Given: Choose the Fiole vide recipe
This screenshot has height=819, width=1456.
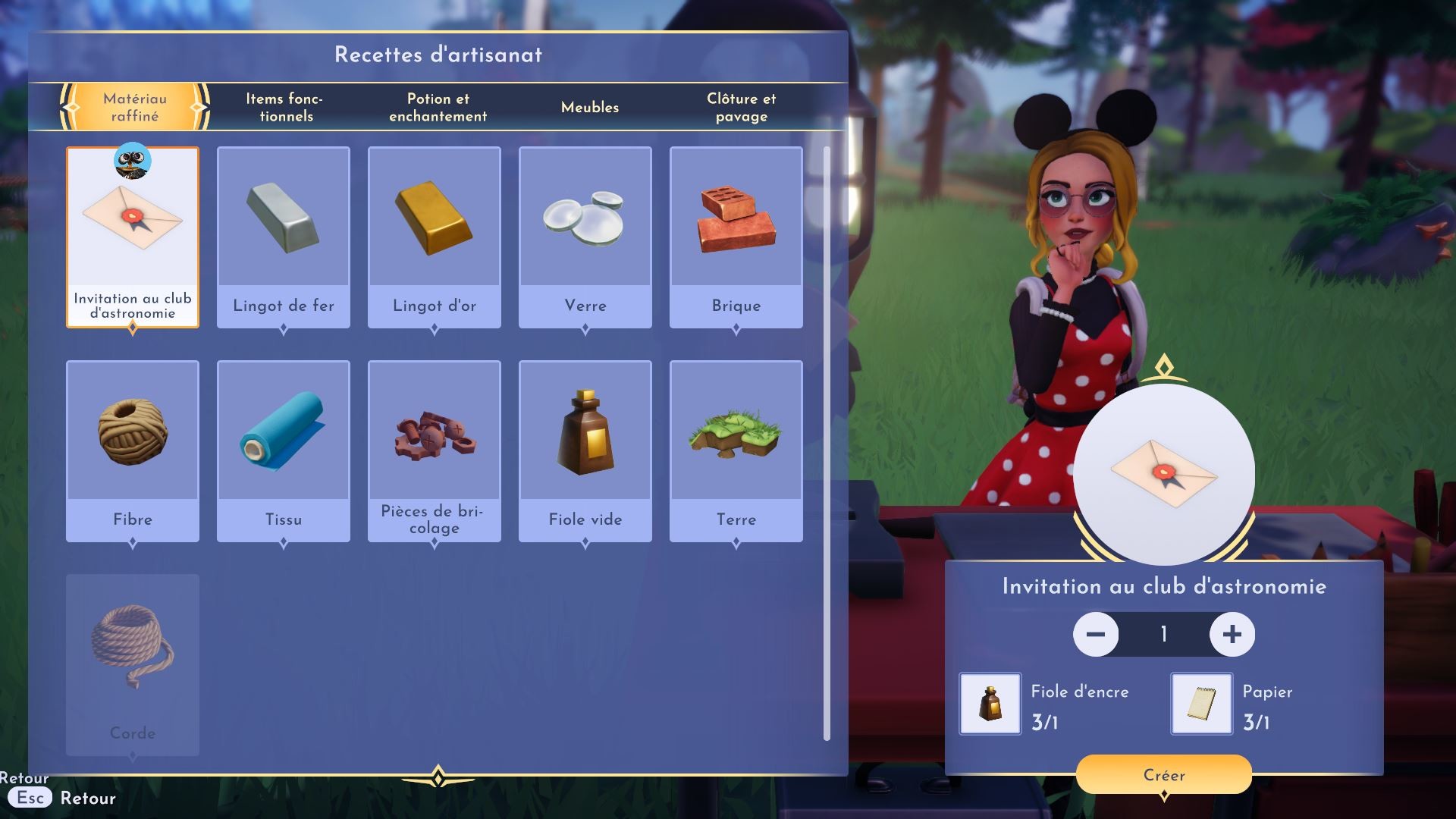Looking at the screenshot, I should pos(585,450).
